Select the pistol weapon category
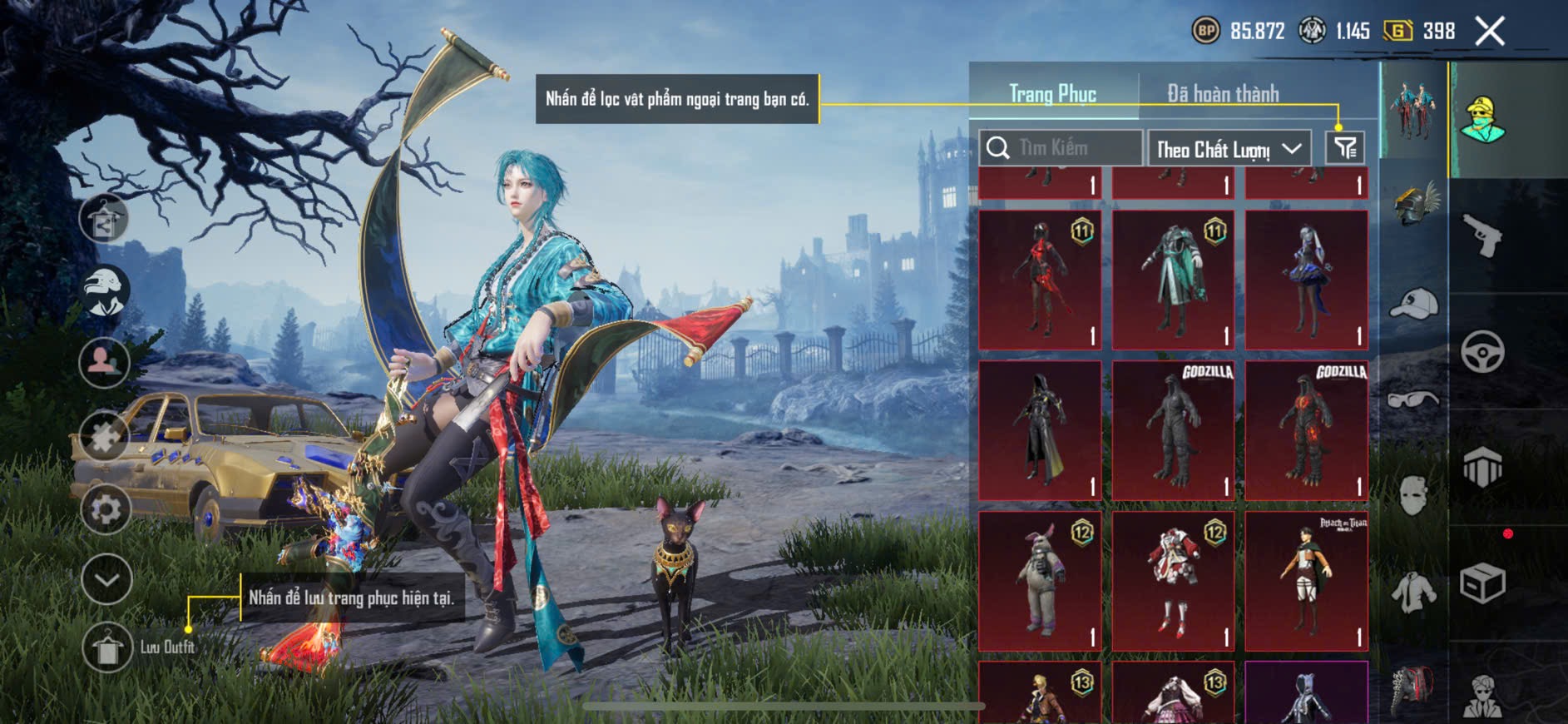Screen dimensions: 1568x724 pos(1482,236)
